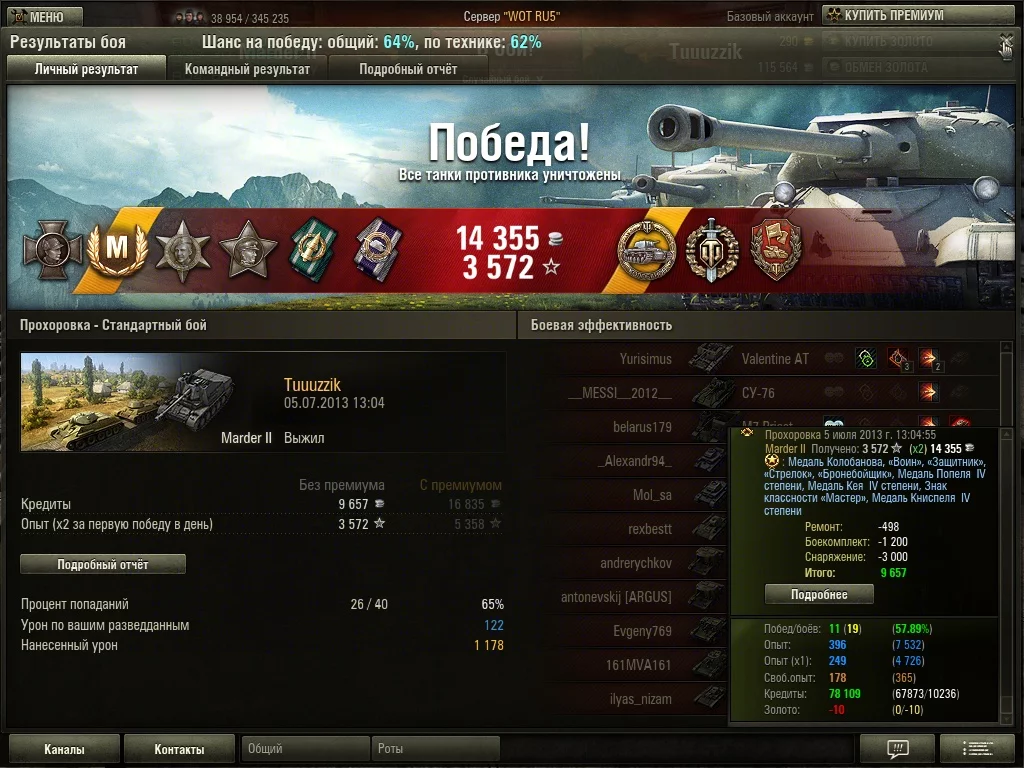Close the battle results window
This screenshot has height=768, width=1024.
pos(1006,42)
